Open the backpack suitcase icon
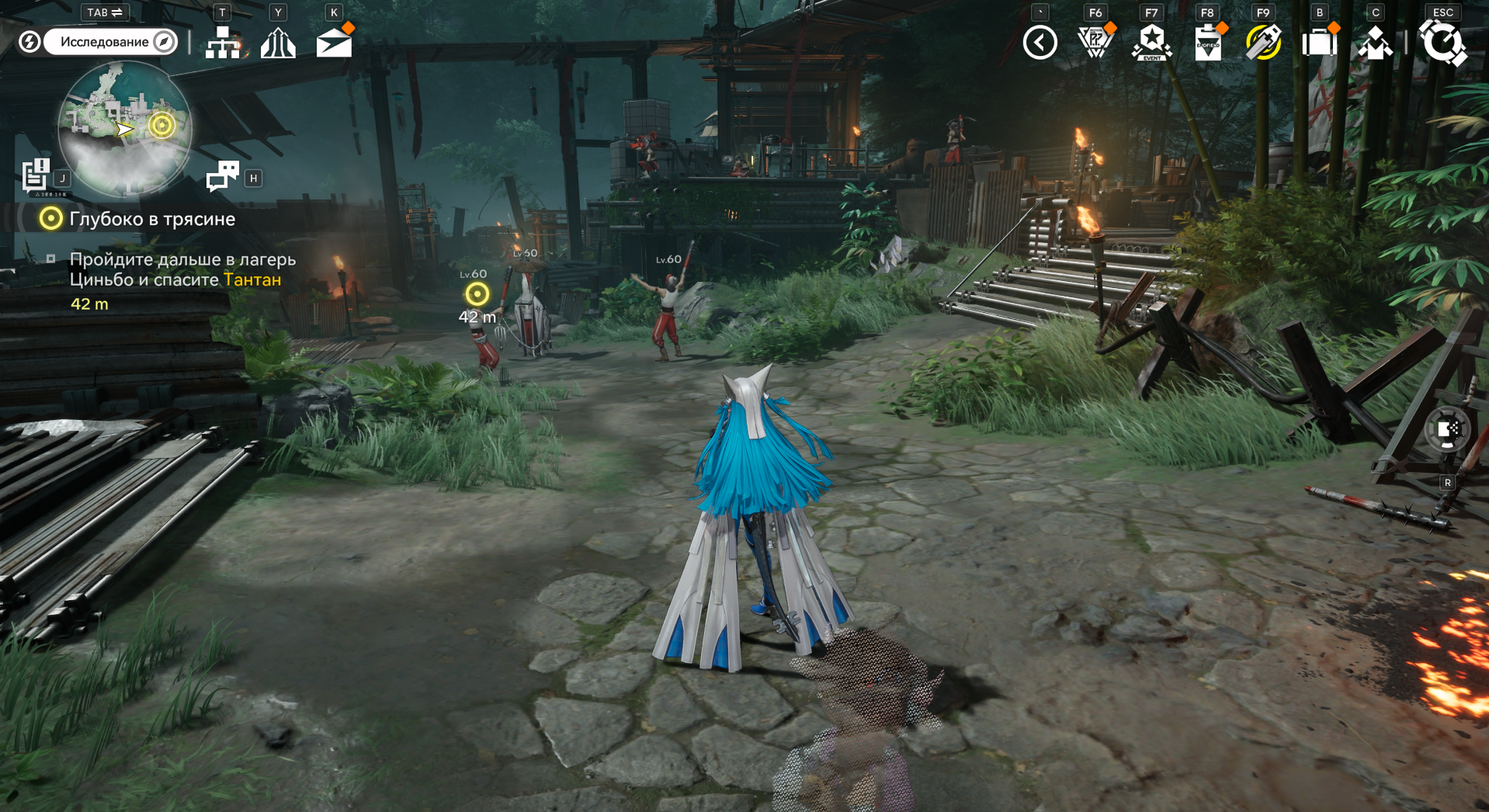The image size is (1489, 812). [1319, 43]
